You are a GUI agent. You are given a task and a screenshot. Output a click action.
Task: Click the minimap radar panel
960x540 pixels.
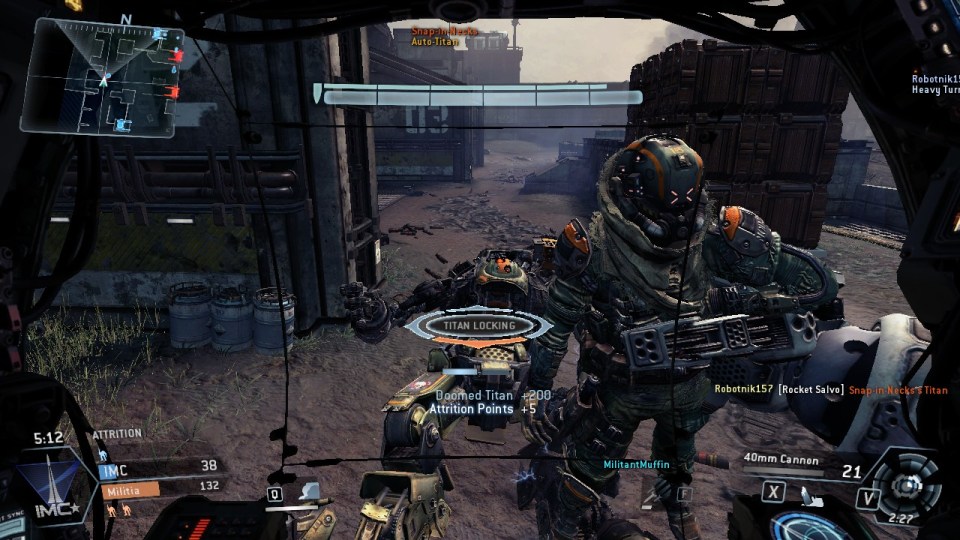pos(102,77)
